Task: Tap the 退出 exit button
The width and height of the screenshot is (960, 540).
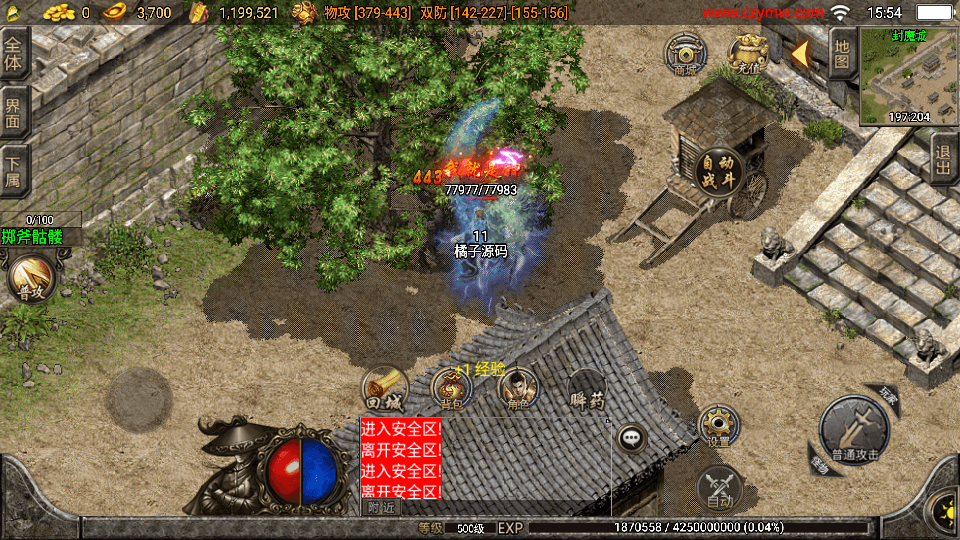Action: pos(943,159)
